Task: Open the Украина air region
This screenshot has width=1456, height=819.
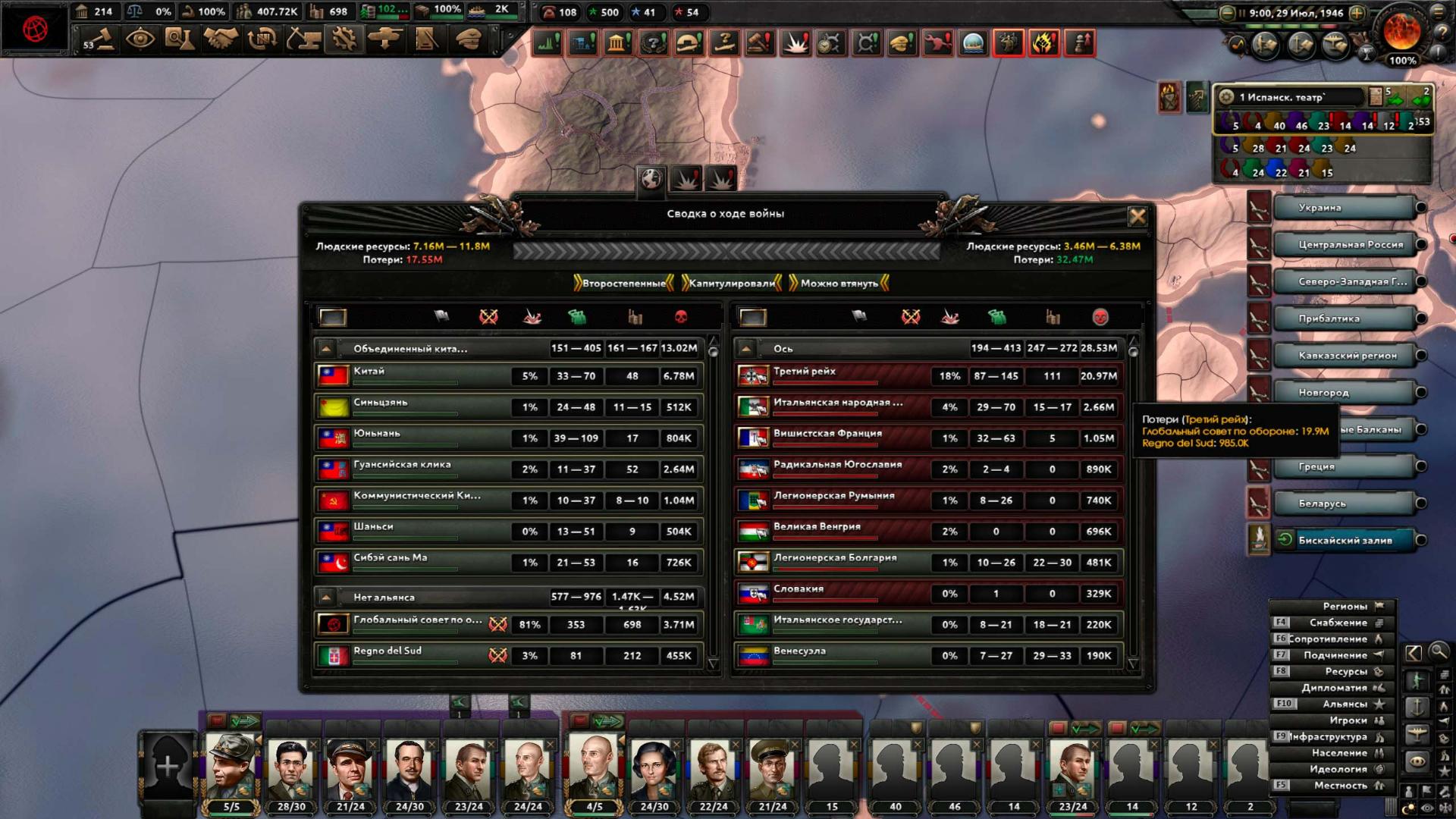Action: tap(1344, 208)
